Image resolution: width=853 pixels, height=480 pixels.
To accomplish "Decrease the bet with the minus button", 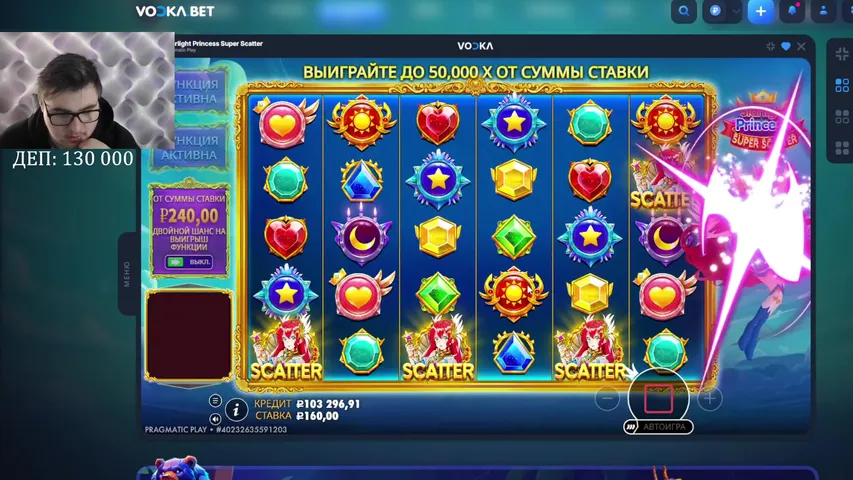I will point(607,398).
